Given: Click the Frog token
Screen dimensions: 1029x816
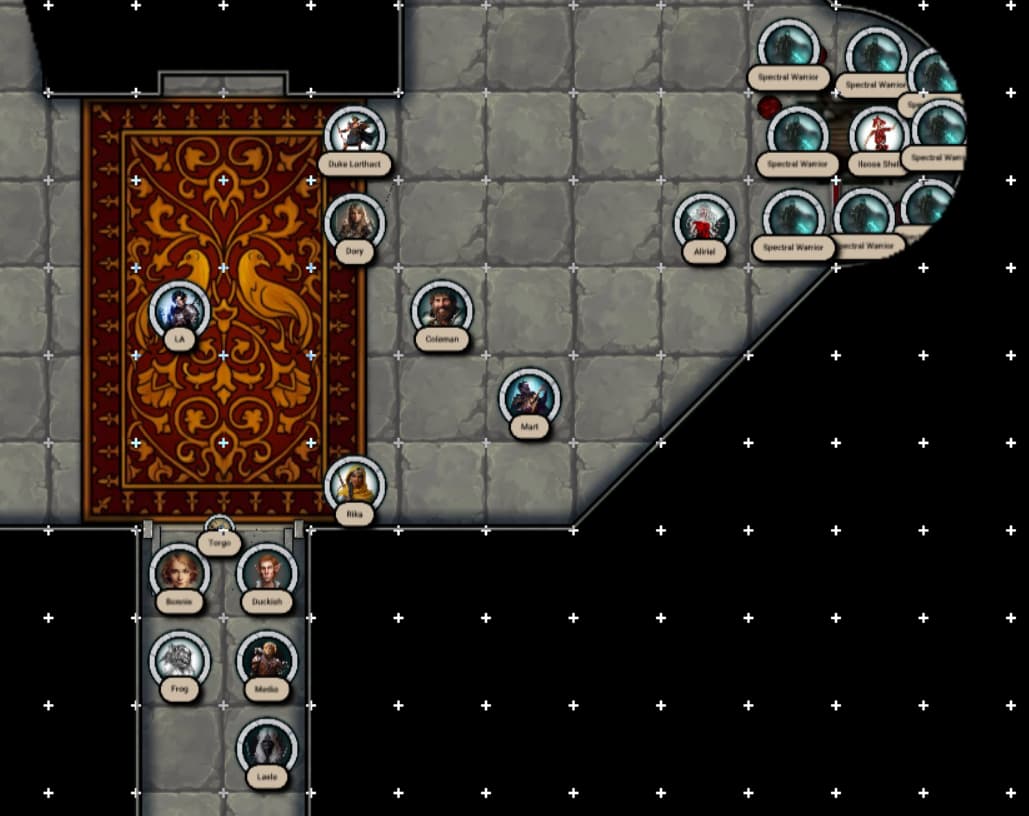Looking at the screenshot, I should click(179, 660).
